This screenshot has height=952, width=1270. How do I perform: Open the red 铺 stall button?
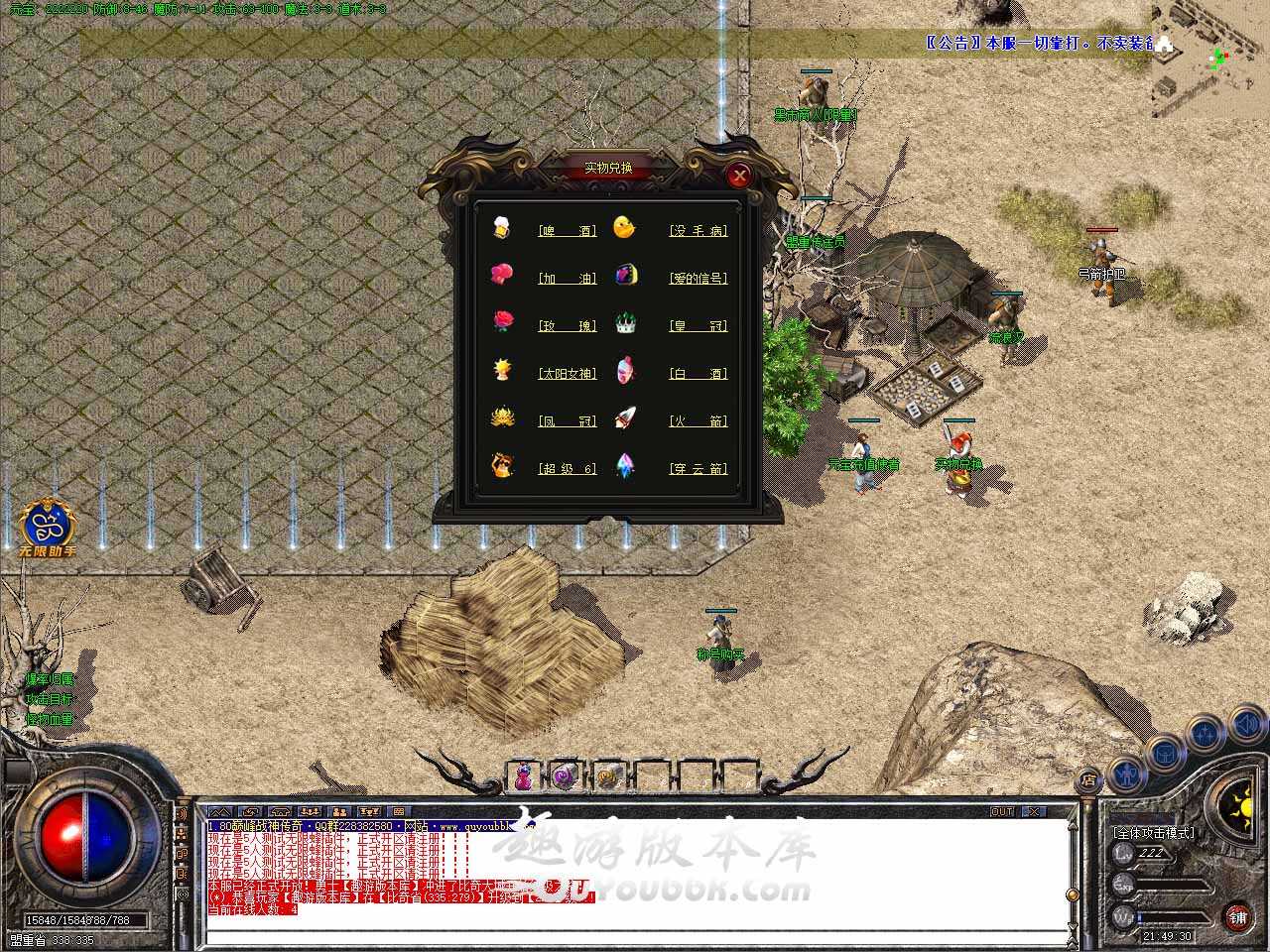coord(1236,915)
